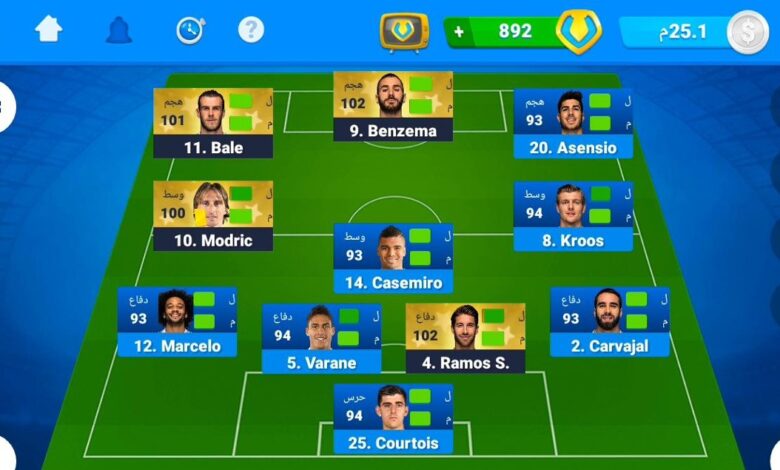The height and width of the screenshot is (470, 780).
Task: Pick the 10. Modric player card
Action: click(x=213, y=216)
